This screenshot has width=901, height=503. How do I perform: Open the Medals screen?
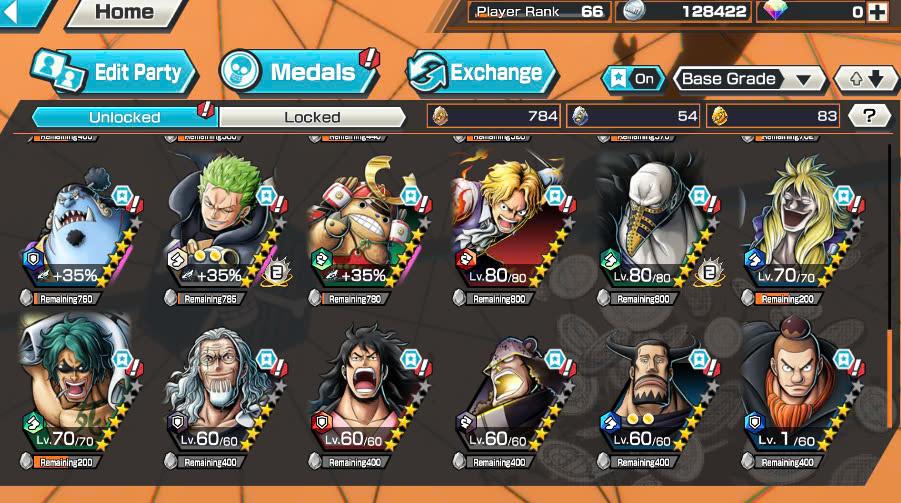297,72
